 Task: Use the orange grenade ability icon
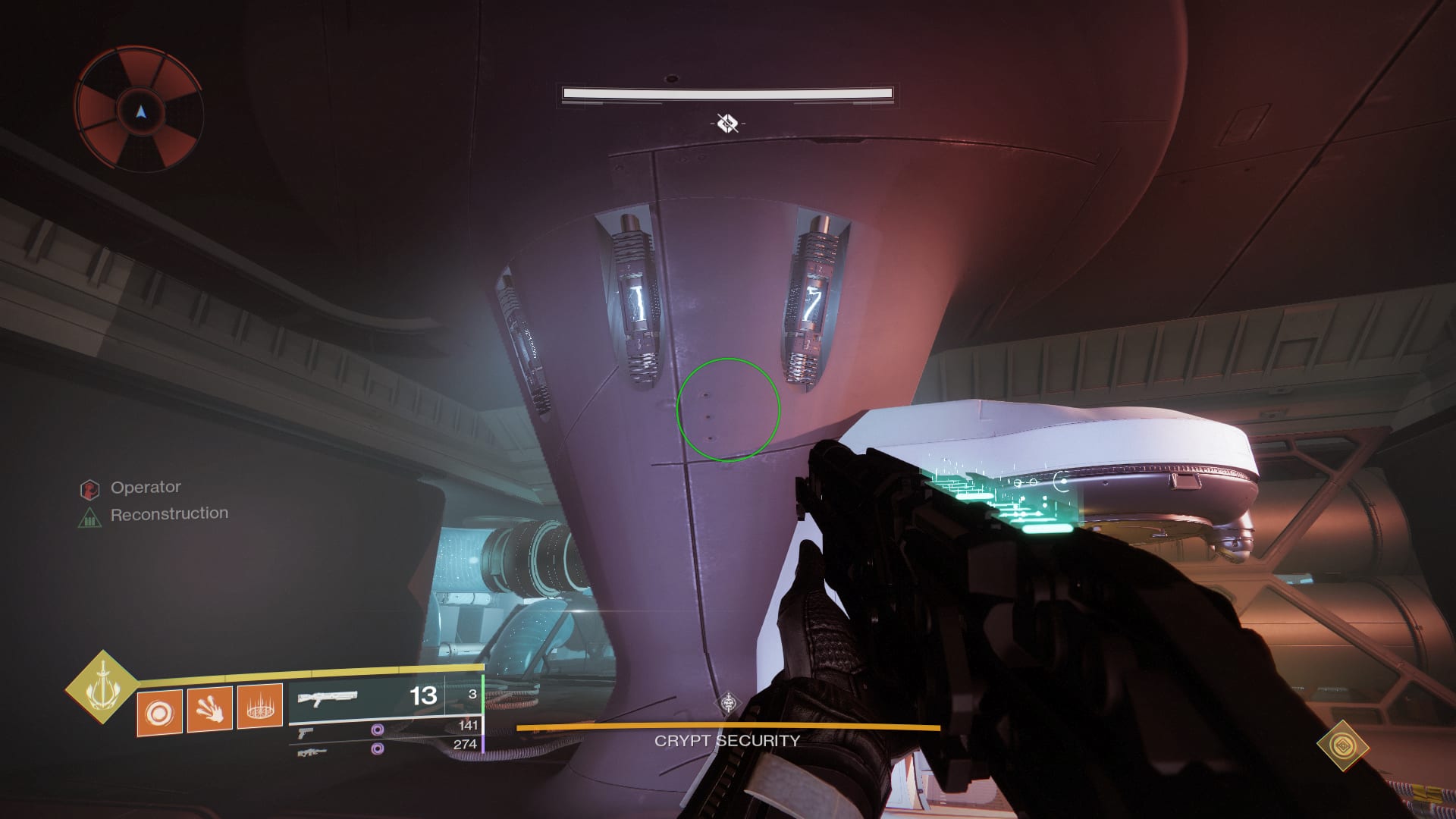pos(159,712)
